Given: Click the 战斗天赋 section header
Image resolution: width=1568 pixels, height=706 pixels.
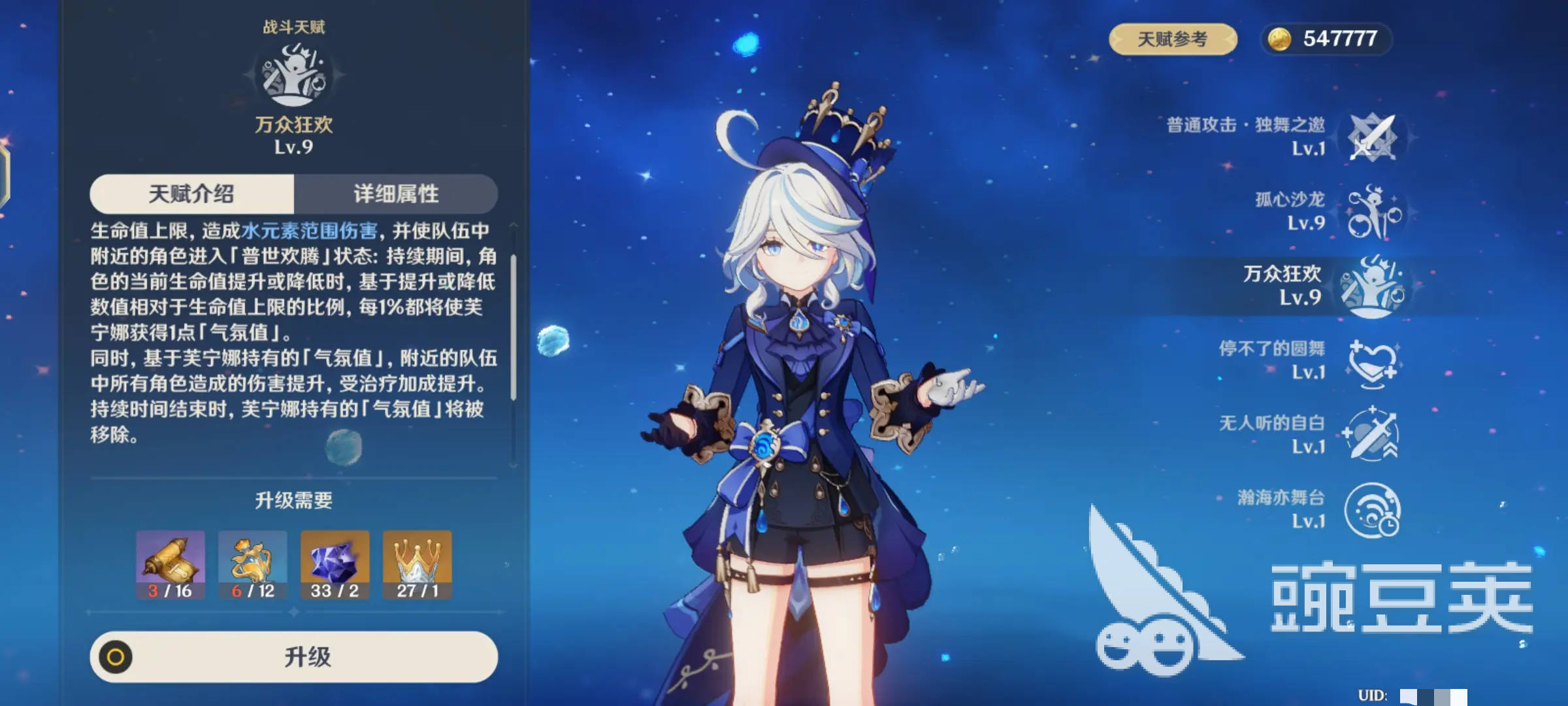Looking at the screenshot, I should point(294,27).
